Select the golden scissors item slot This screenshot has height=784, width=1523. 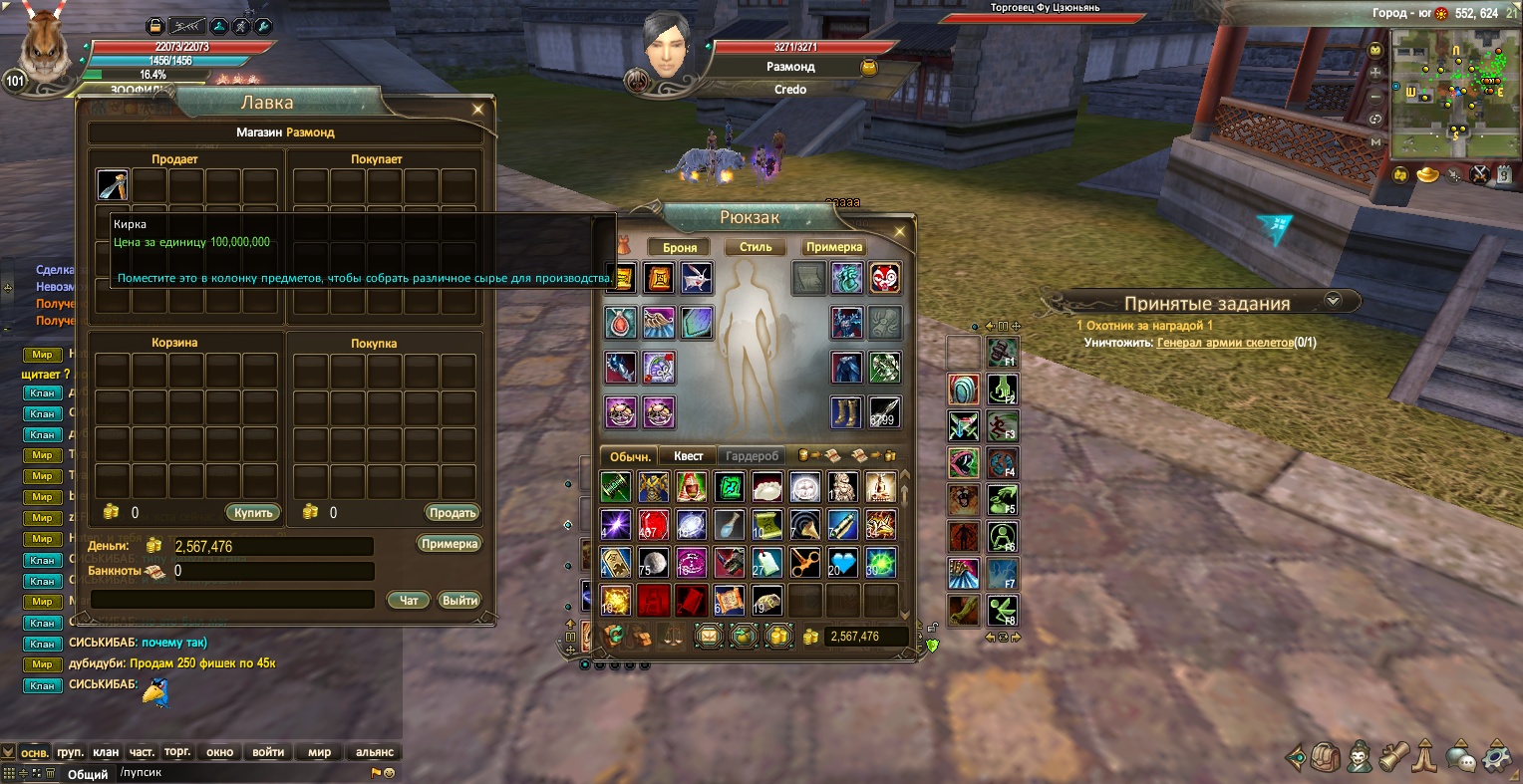[805, 564]
